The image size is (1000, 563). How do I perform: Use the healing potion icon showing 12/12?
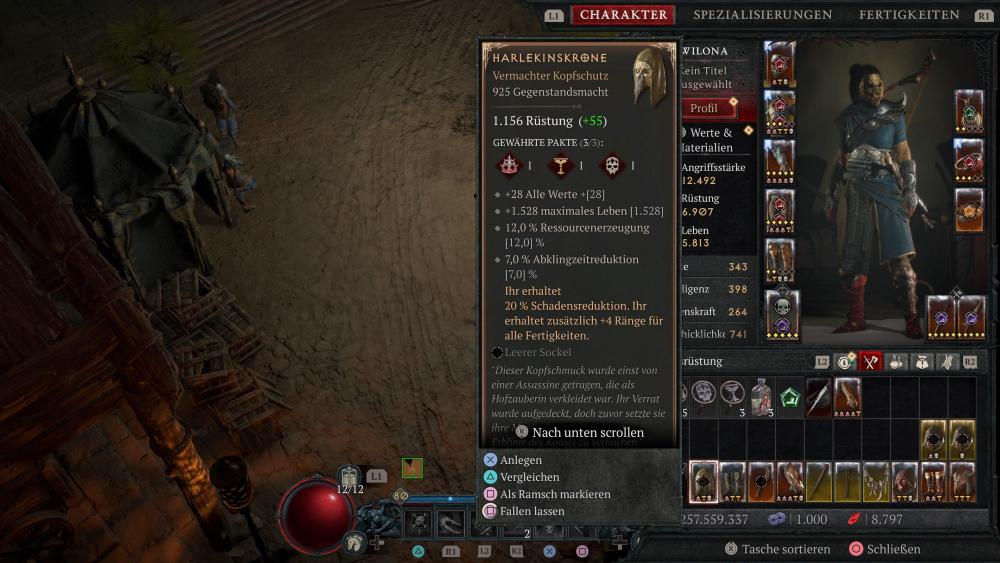tap(350, 477)
